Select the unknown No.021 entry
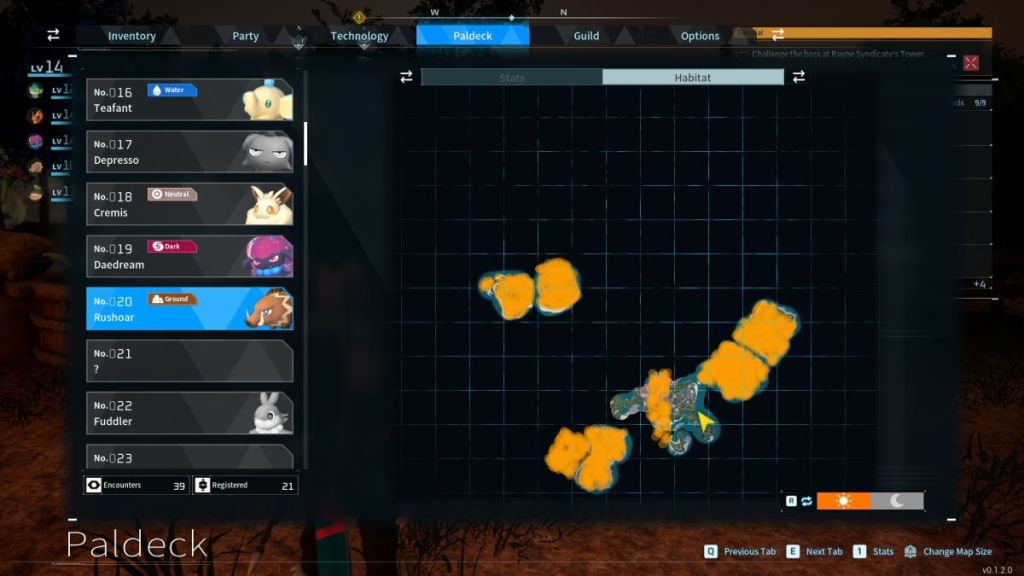This screenshot has width=1024, height=576. pos(189,361)
